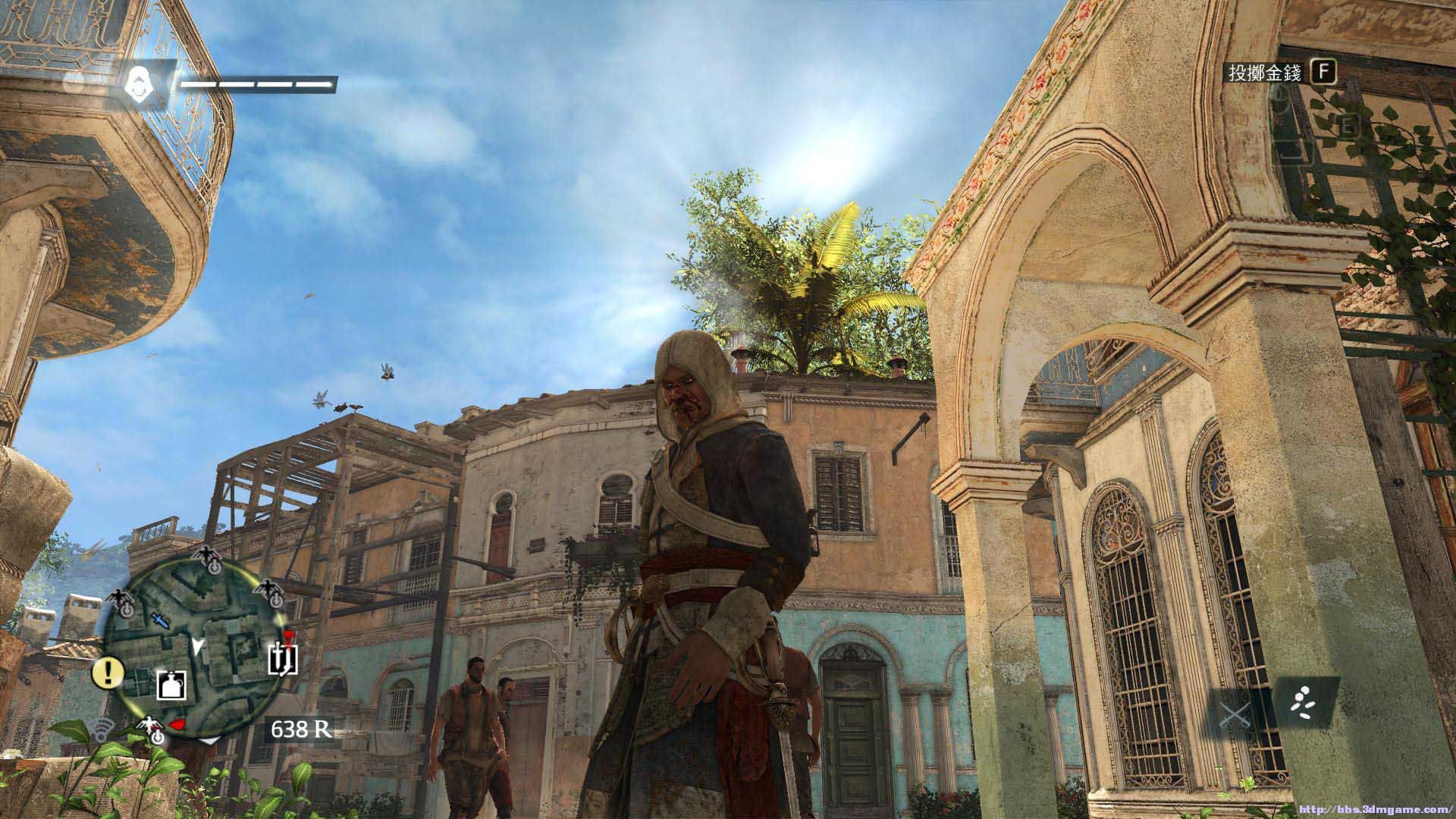
Task: Select the red enemy marker on minimap
Action: coord(177,724)
